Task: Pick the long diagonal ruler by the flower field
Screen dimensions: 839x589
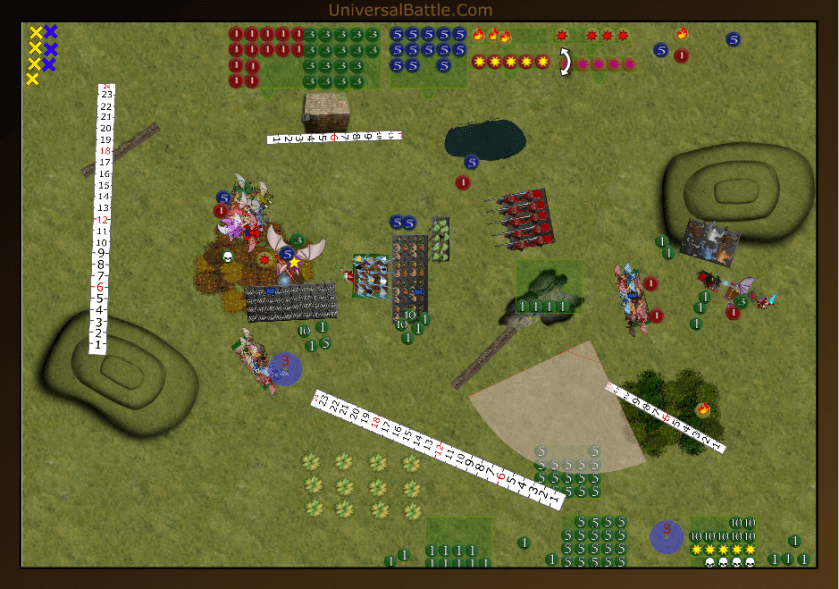Action: tap(438, 449)
